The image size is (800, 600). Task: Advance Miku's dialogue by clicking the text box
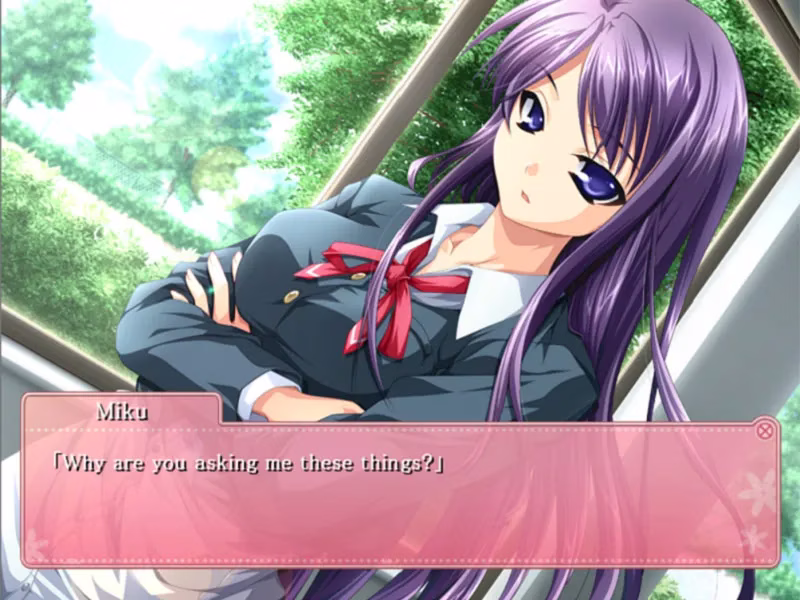pos(400,500)
